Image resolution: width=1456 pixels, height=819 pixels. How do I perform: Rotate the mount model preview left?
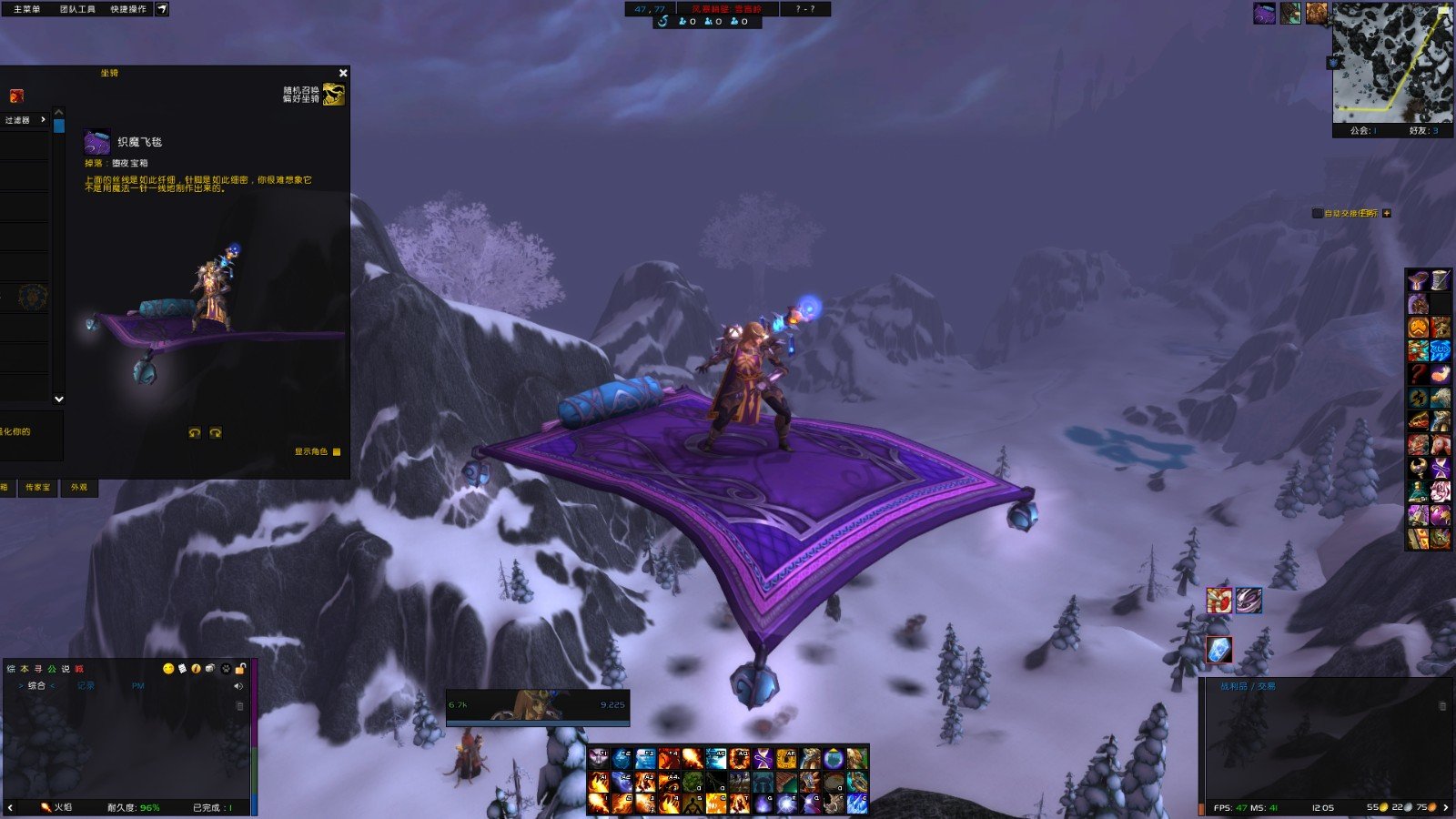coord(194,433)
